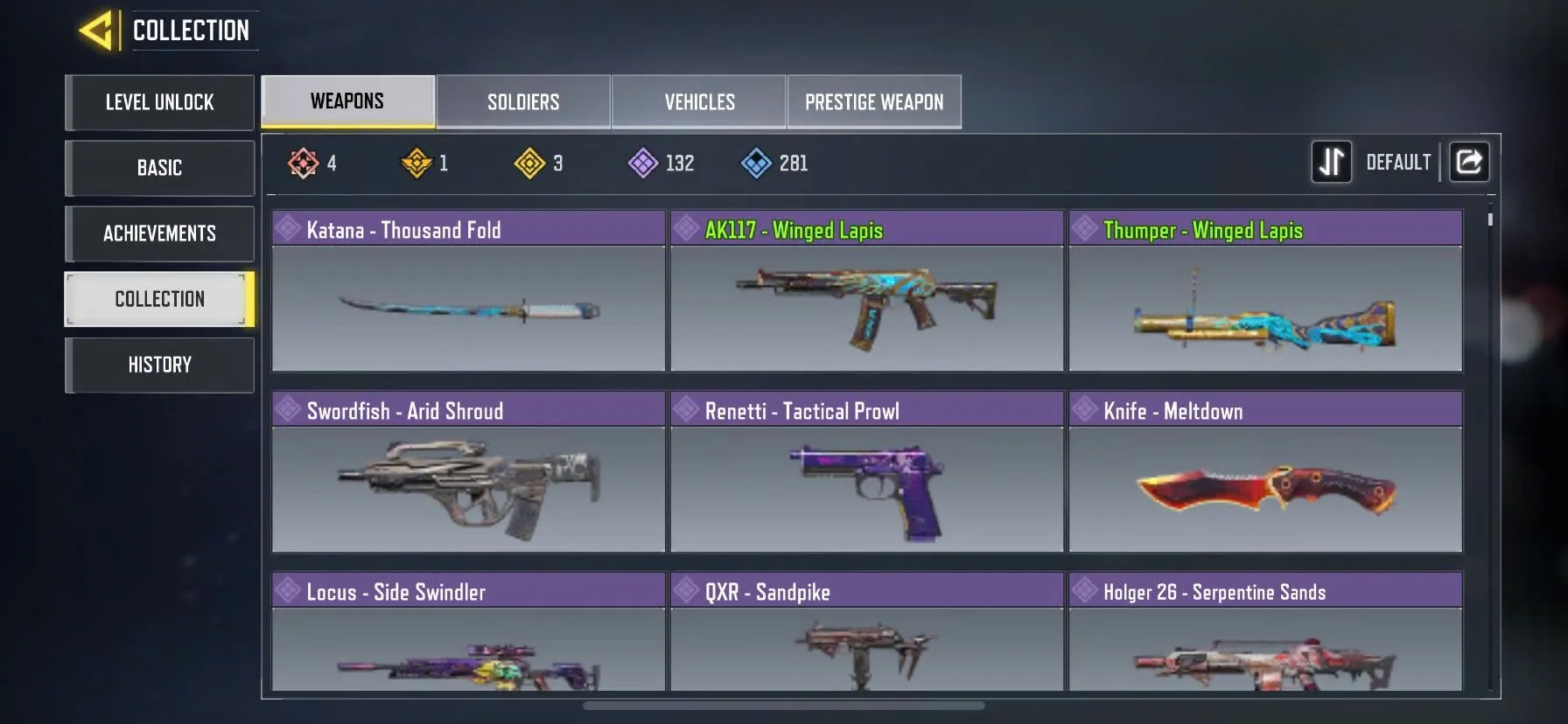
Task: Click the sort order arrows icon
Action: tap(1331, 162)
